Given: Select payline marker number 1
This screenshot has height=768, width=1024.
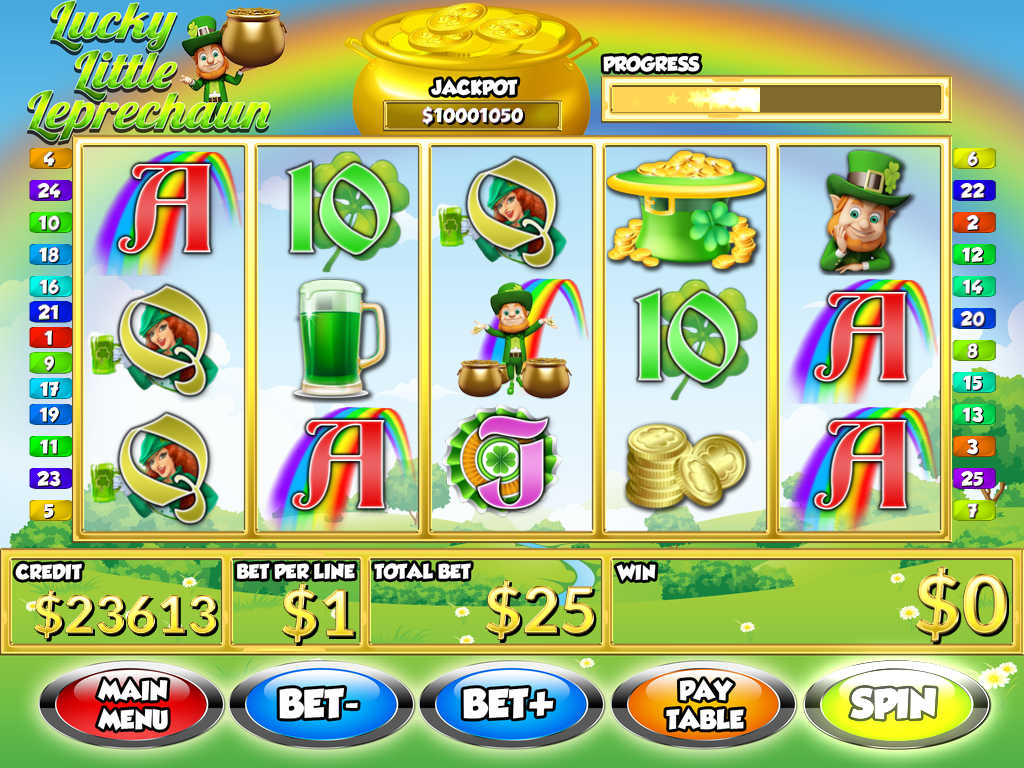Looking at the screenshot, I should (x=50, y=338).
